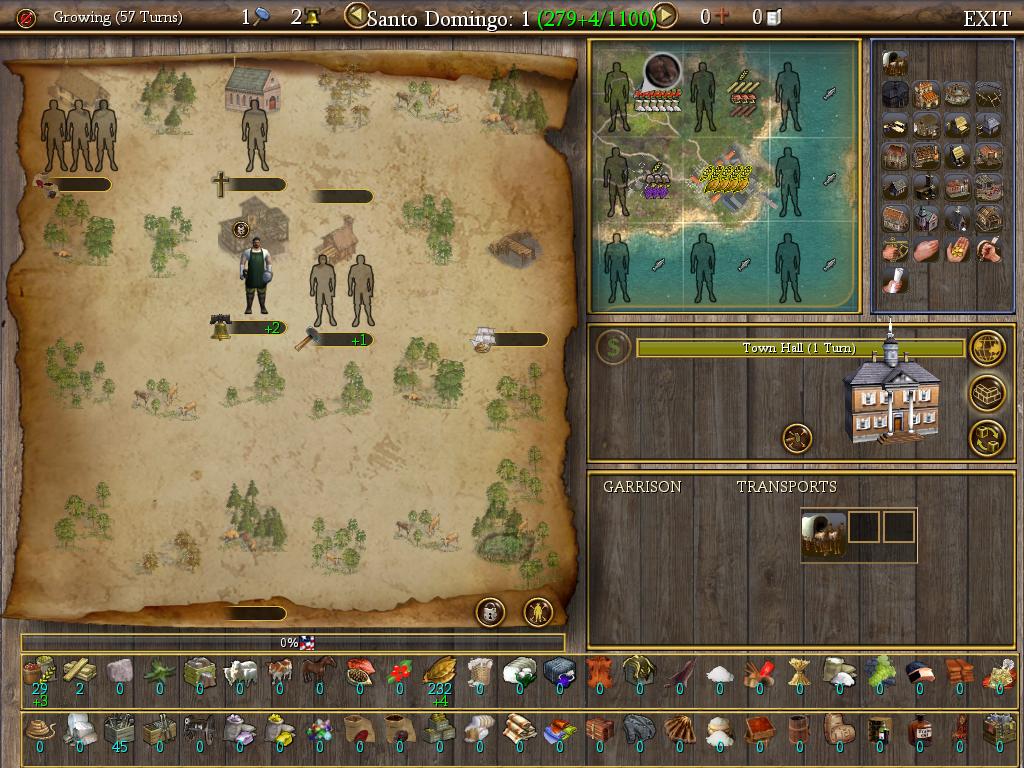The width and height of the screenshot is (1024, 768).
Task: Select the city center tile on the map
Action: pyautogui.click(x=724, y=182)
